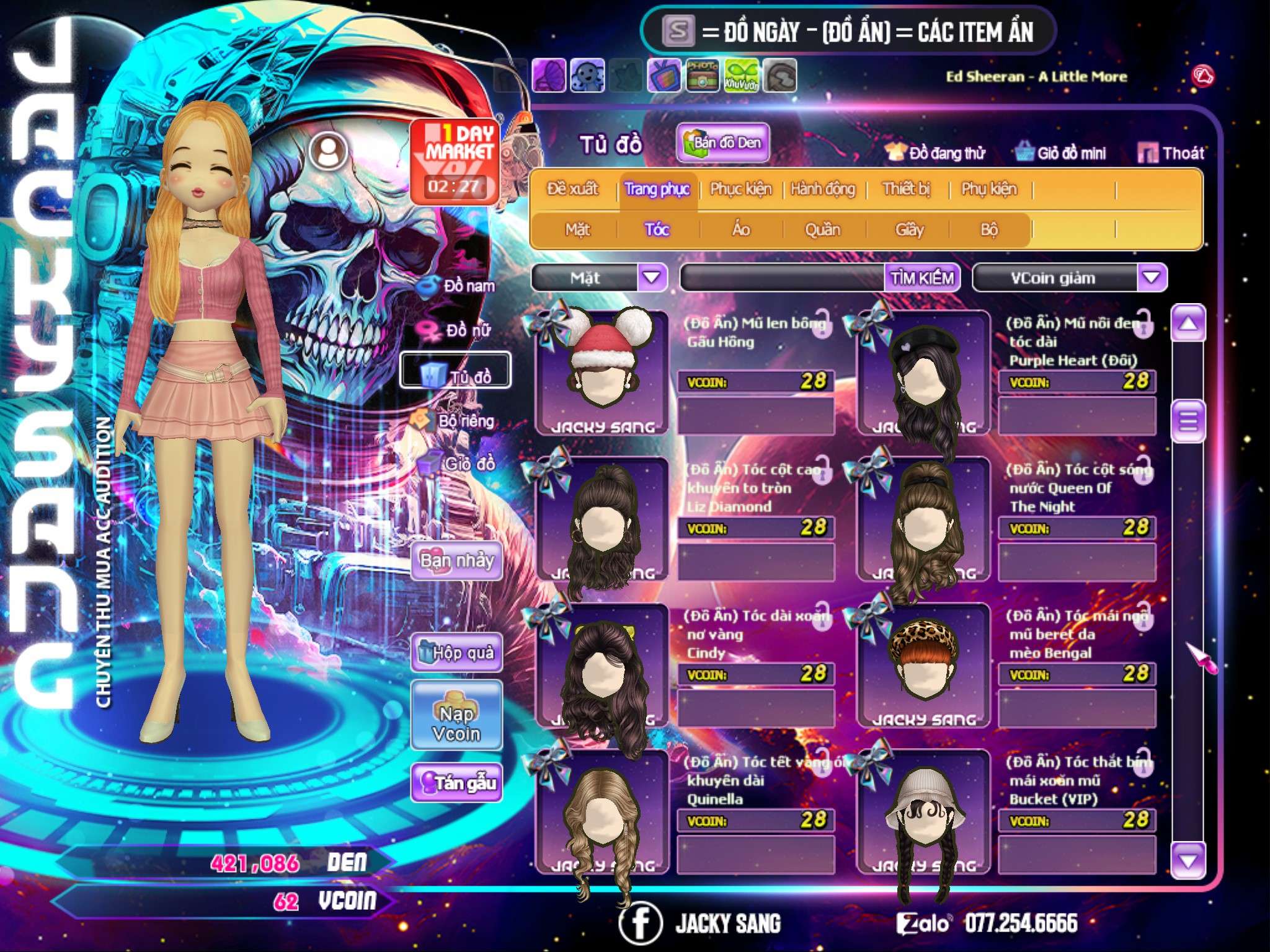This screenshot has width=1270, height=952.
Task: Exit the wardrobe with Thoát
Action: click(1171, 153)
